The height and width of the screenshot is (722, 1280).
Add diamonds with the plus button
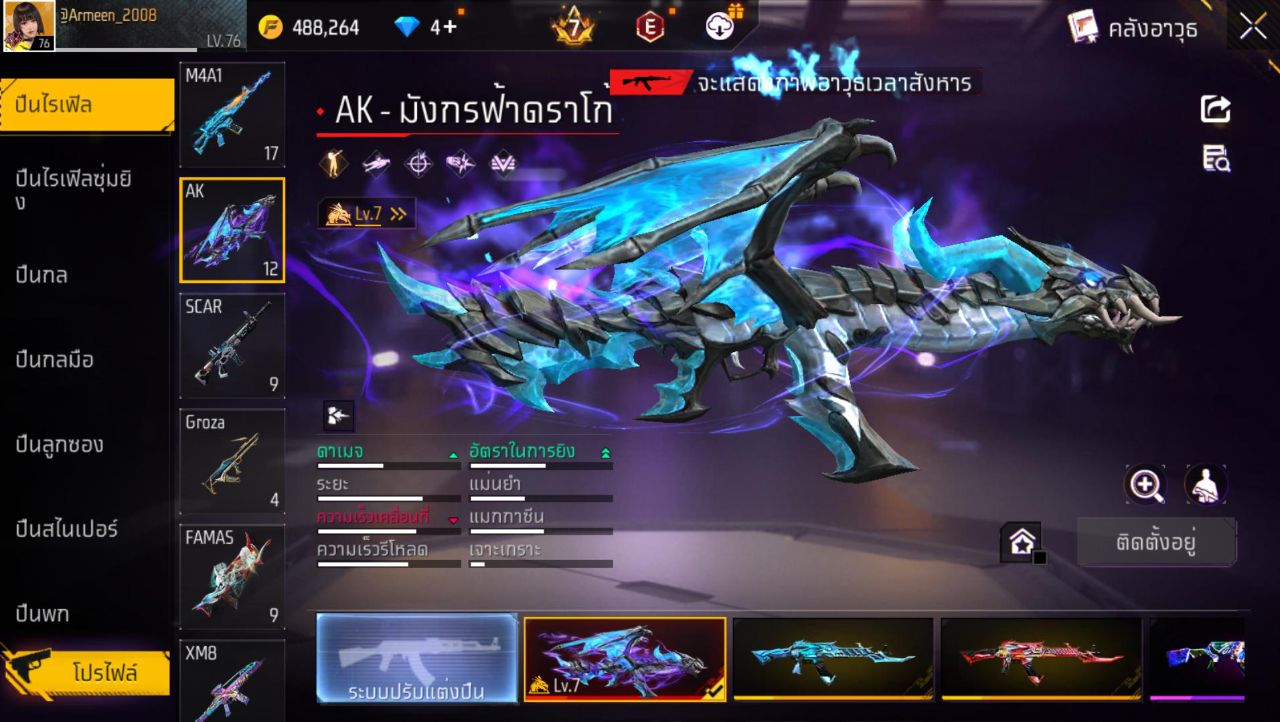pos(449,27)
